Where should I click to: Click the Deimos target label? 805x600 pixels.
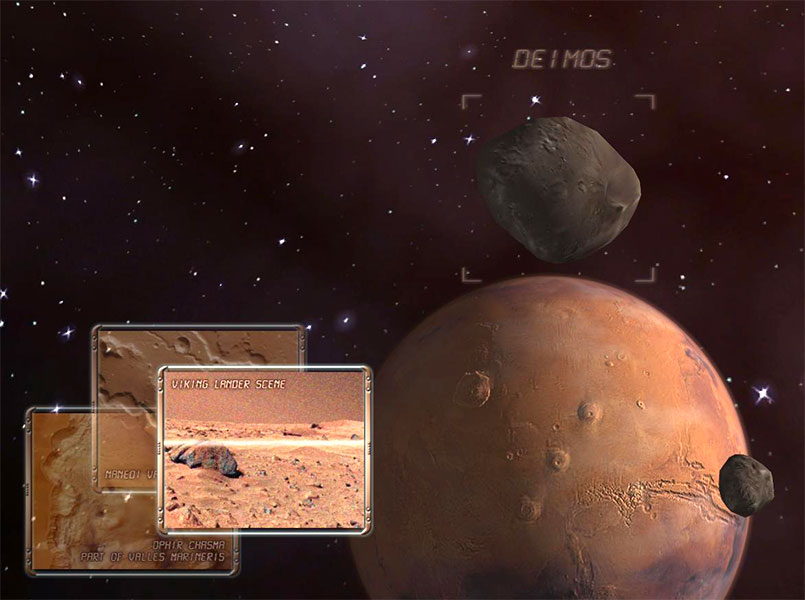pyautogui.click(x=561, y=60)
